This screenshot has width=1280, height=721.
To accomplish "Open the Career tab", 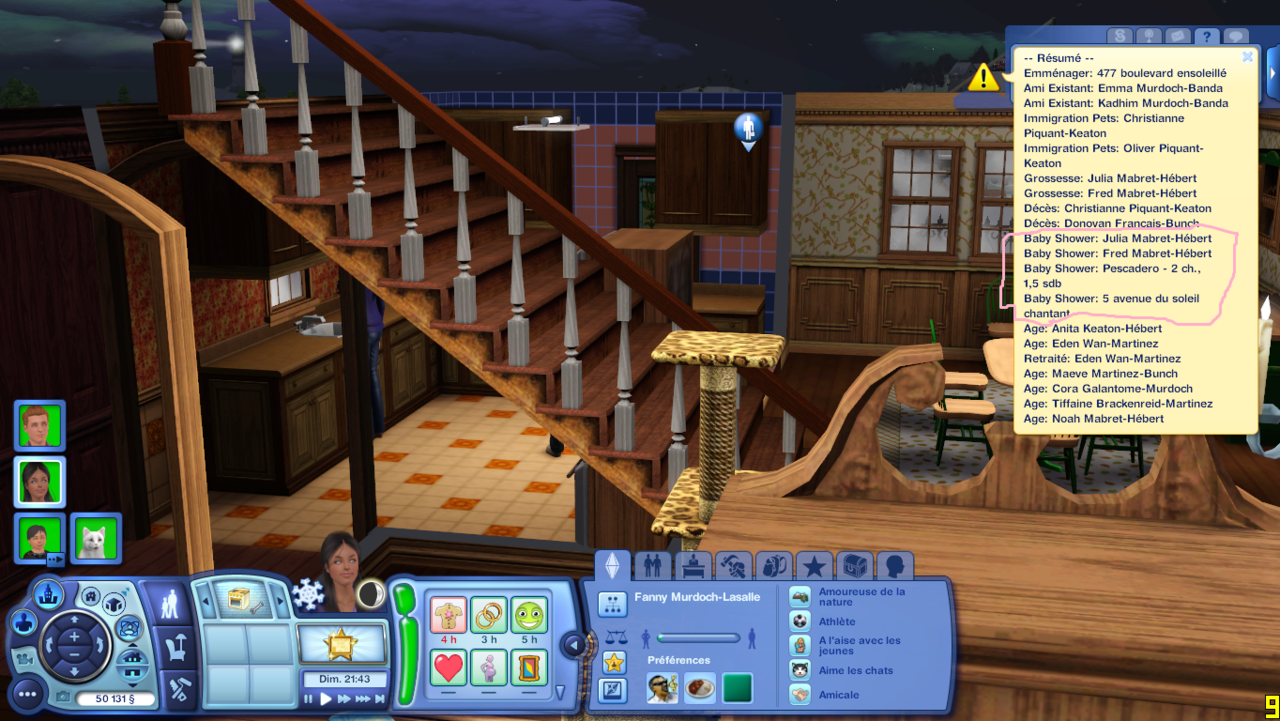I will pos(693,567).
